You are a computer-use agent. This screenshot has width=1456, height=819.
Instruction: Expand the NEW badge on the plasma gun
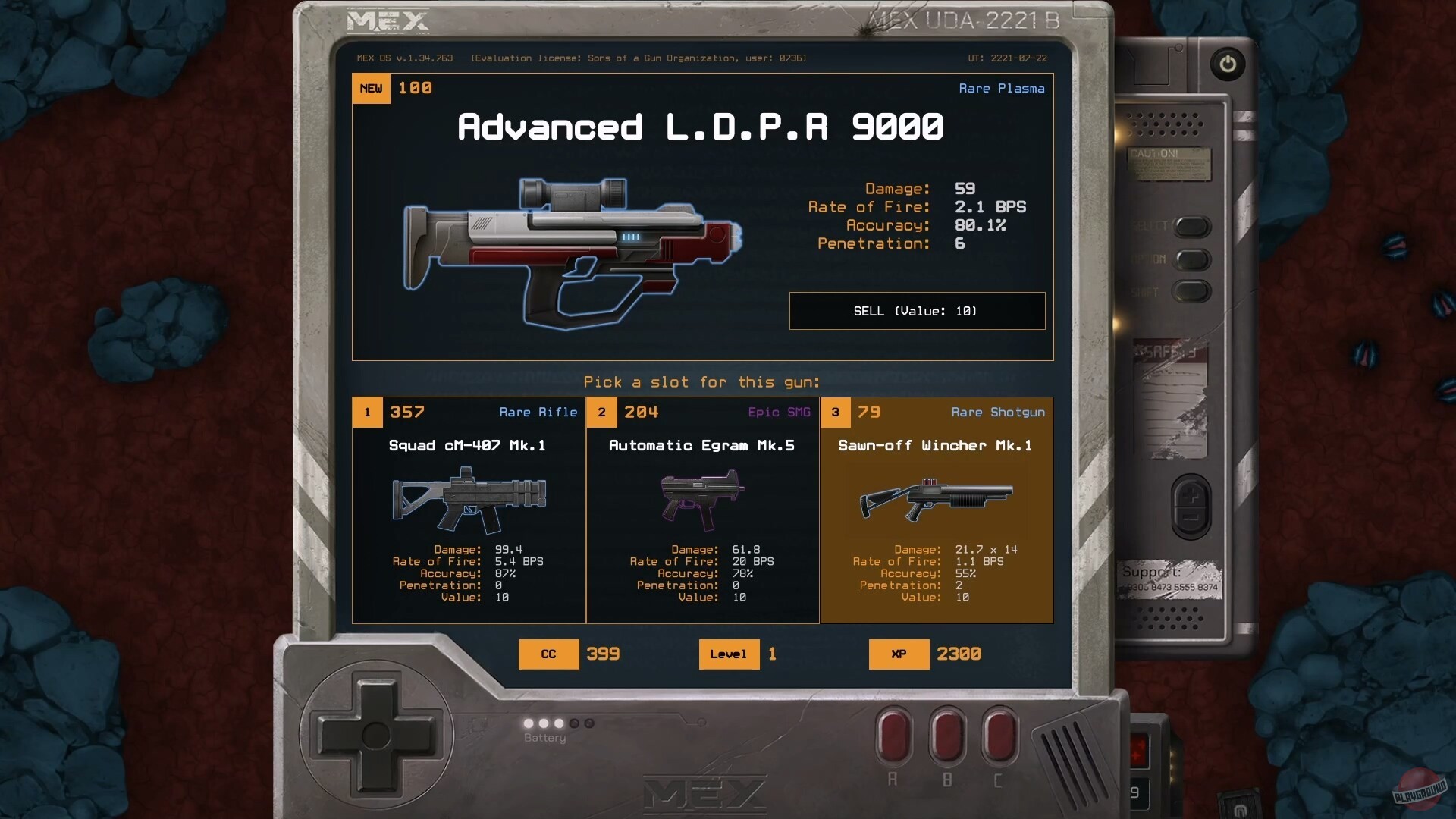(x=371, y=88)
